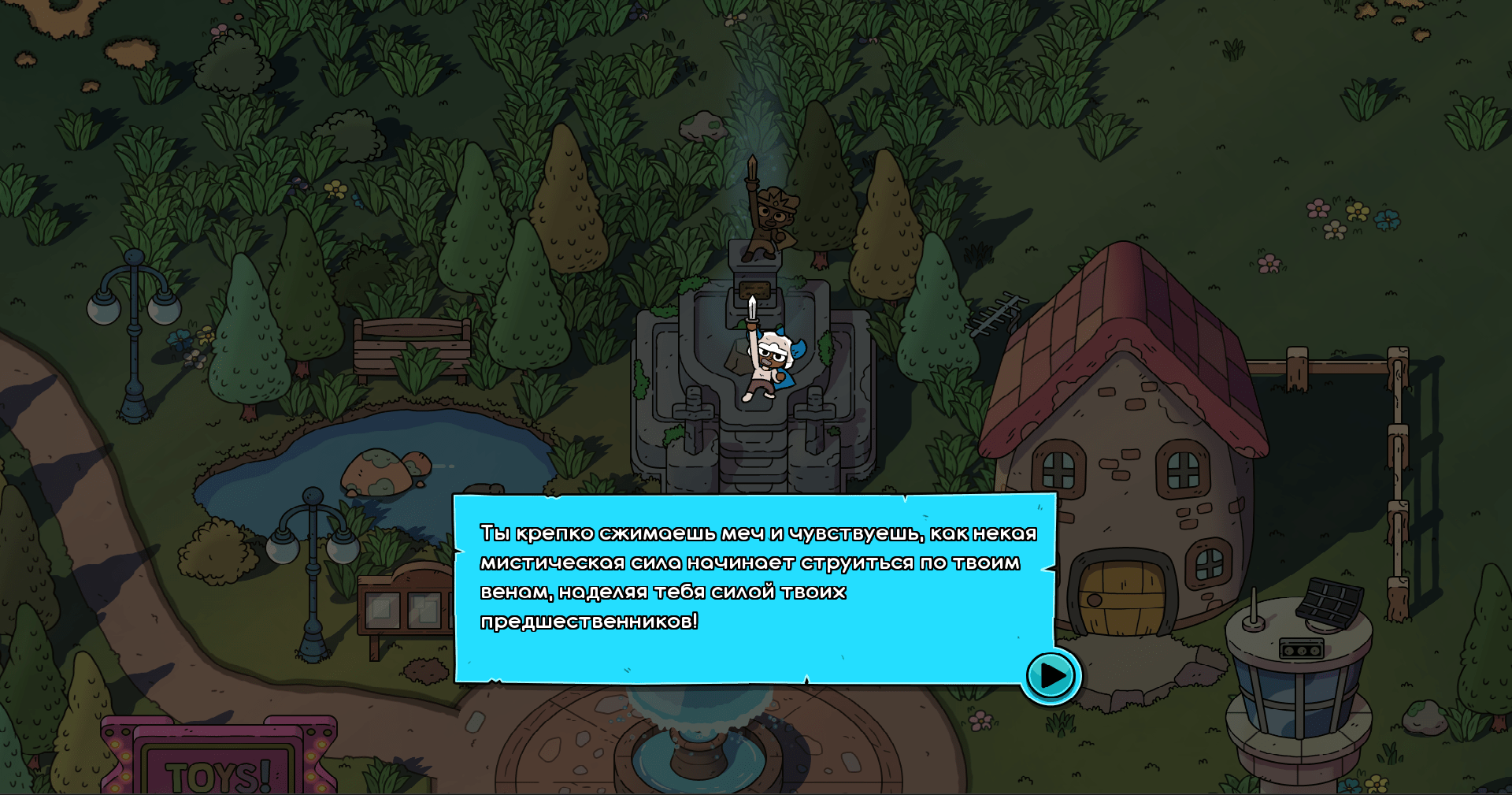Image resolution: width=1512 pixels, height=795 pixels.
Task: Advance the dialogue with the play arrow
Action: click(x=1051, y=675)
